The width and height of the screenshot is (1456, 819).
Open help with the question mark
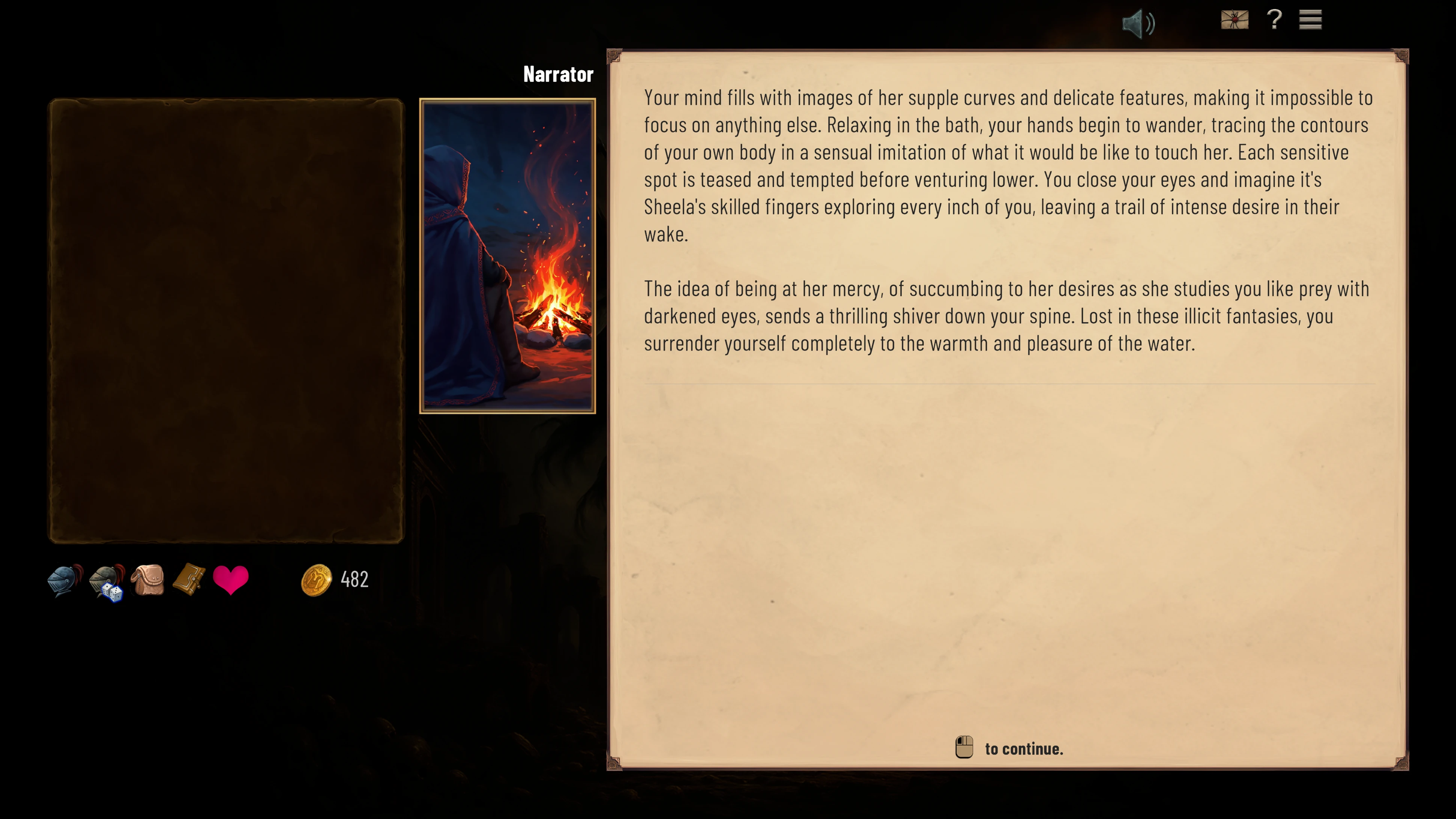pos(1274,20)
